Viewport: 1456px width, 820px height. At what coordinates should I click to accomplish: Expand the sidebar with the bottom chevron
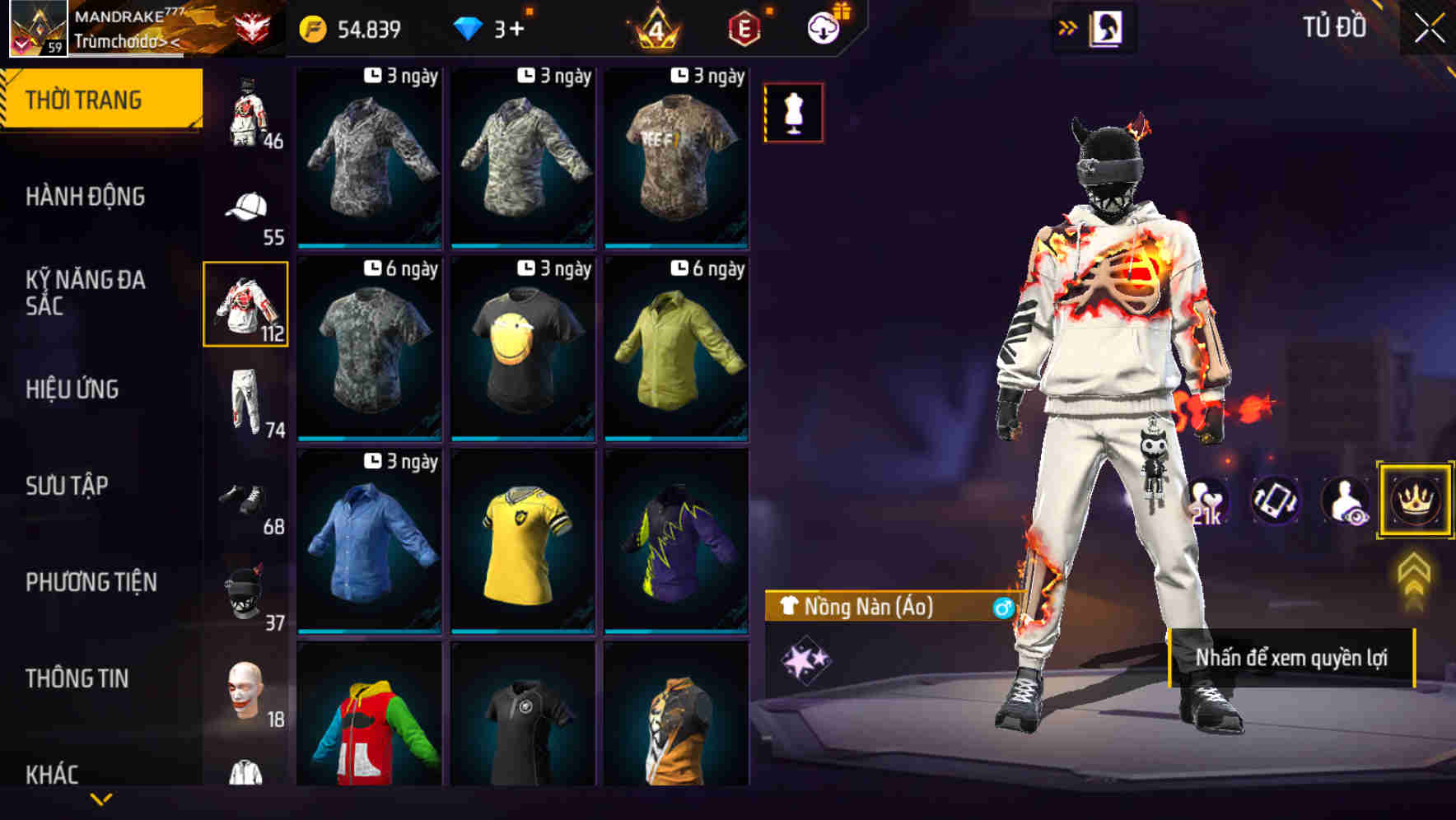click(x=101, y=797)
